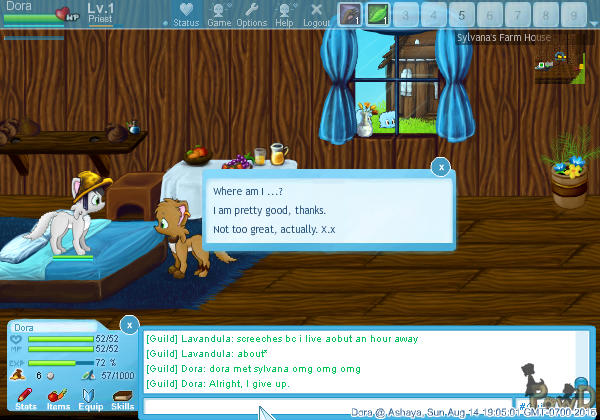
Task: Close the Dora character panel
Action: [129, 325]
